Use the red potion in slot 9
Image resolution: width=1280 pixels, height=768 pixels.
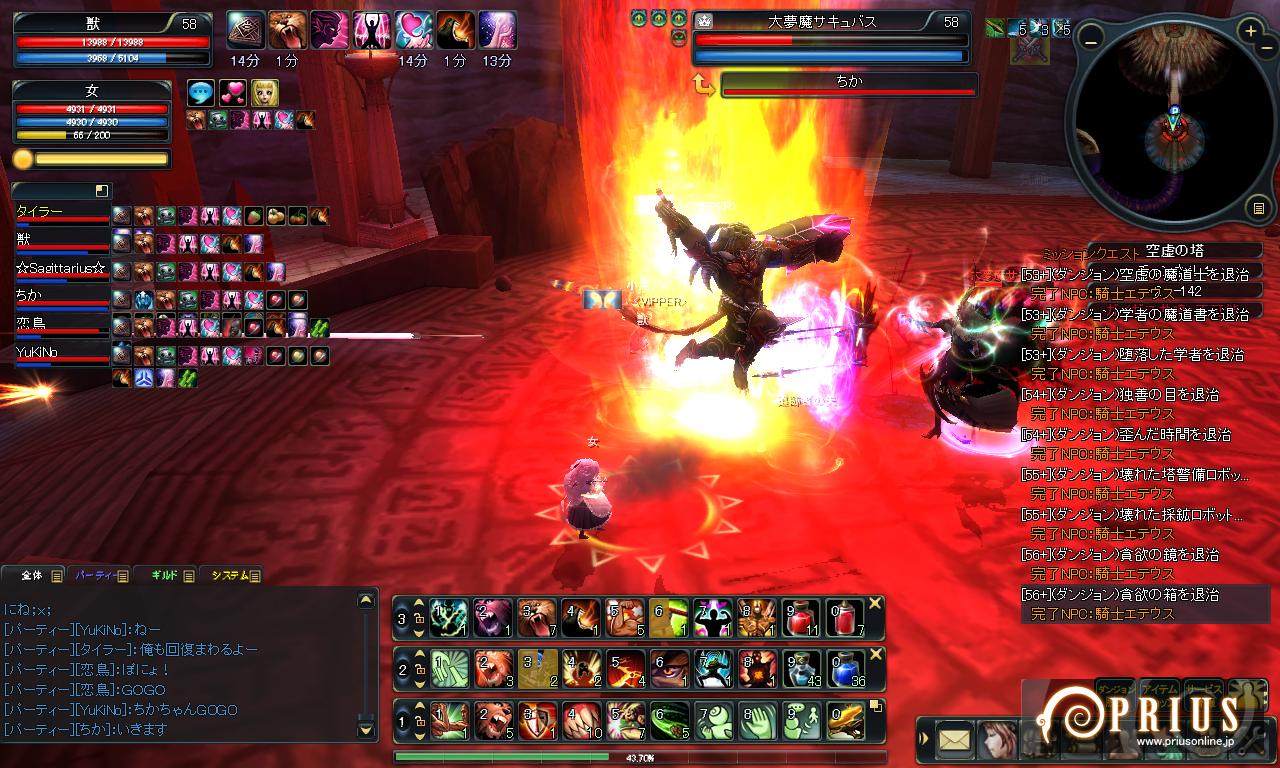(x=804, y=618)
